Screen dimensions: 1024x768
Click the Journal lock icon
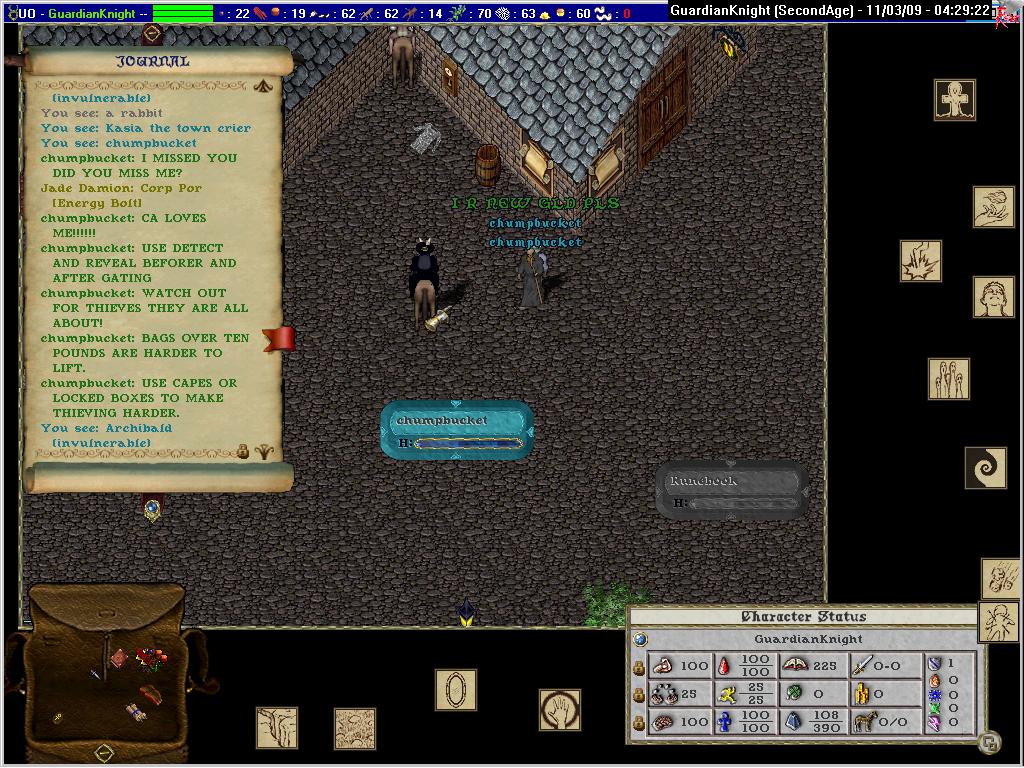(243, 451)
